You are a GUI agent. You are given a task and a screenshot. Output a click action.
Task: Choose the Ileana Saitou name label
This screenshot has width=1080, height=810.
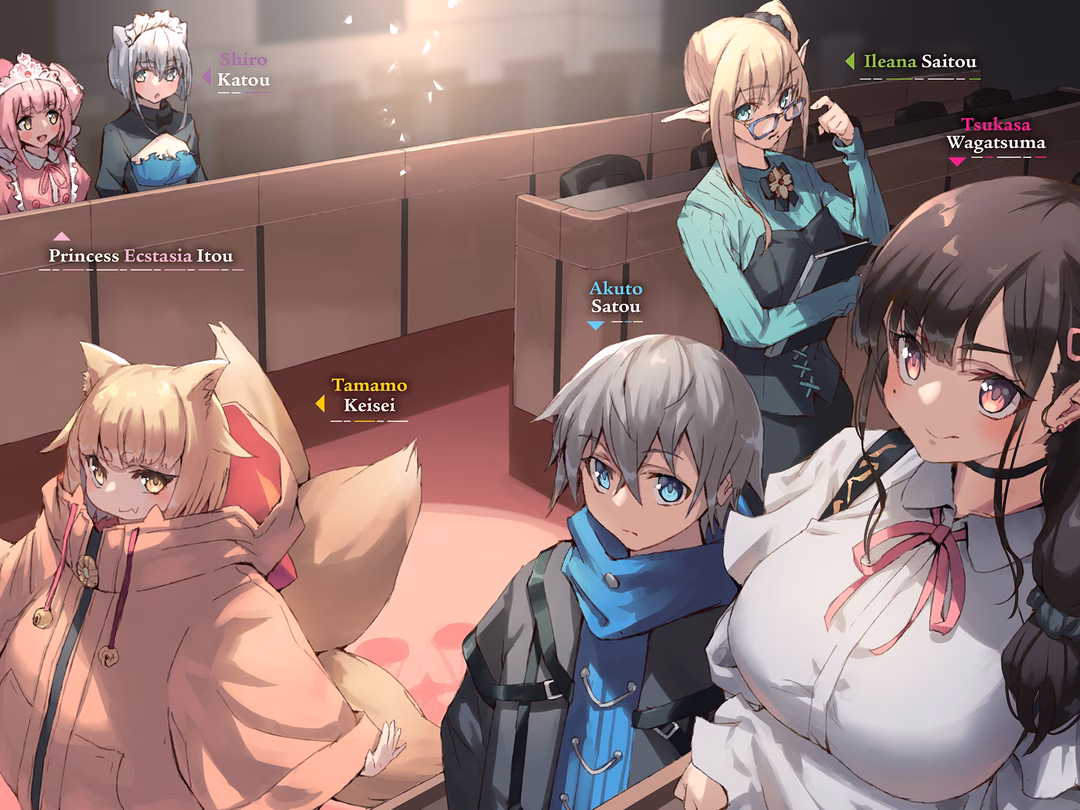[x=921, y=62]
